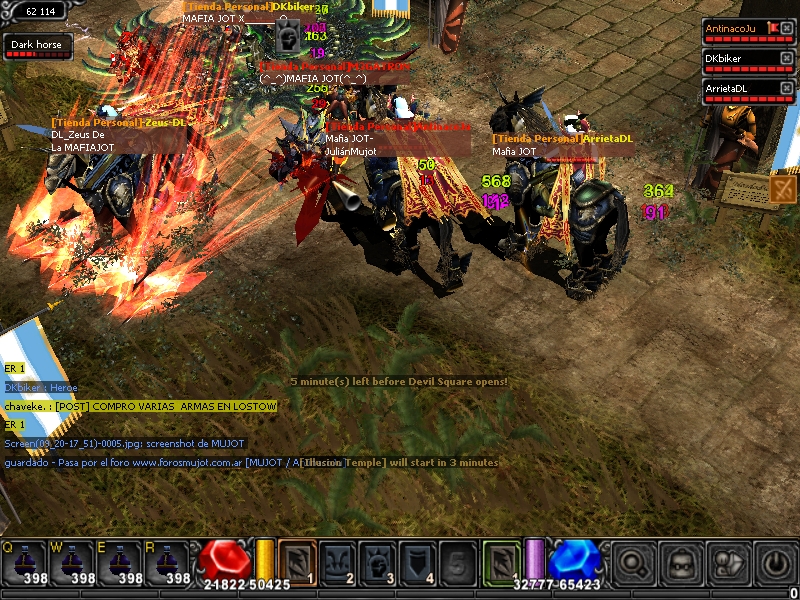Image resolution: width=800 pixels, height=600 pixels.
Task: Use the R potion slot
Action: point(166,563)
